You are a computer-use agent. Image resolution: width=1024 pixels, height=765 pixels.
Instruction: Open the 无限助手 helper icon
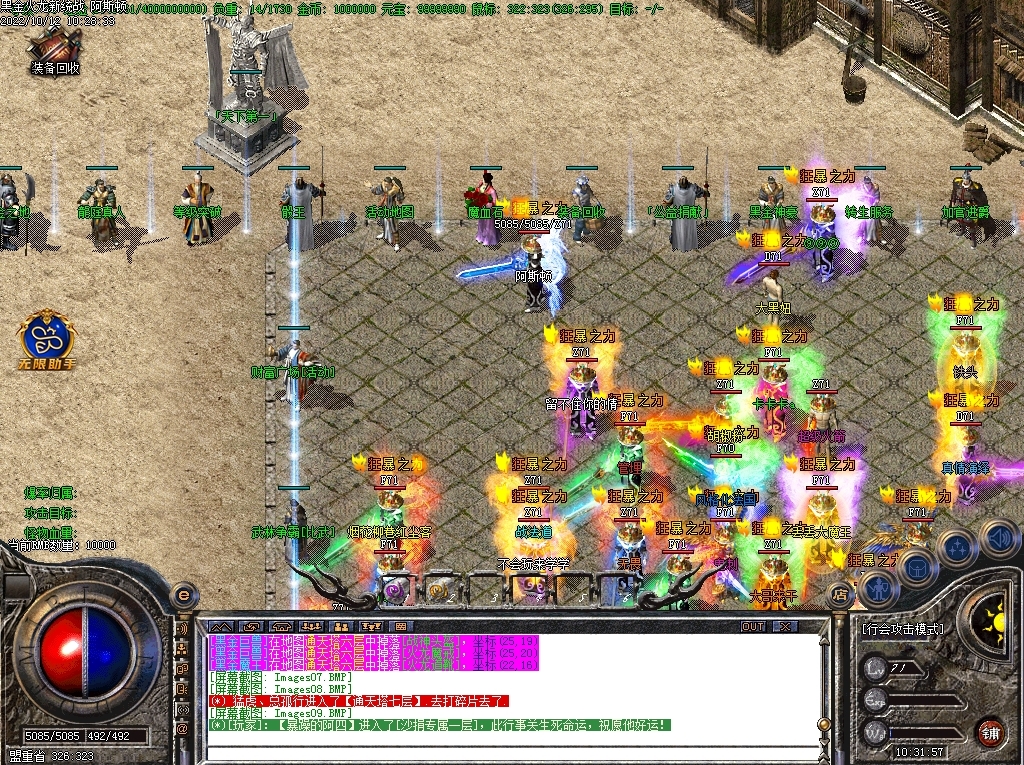(46, 340)
